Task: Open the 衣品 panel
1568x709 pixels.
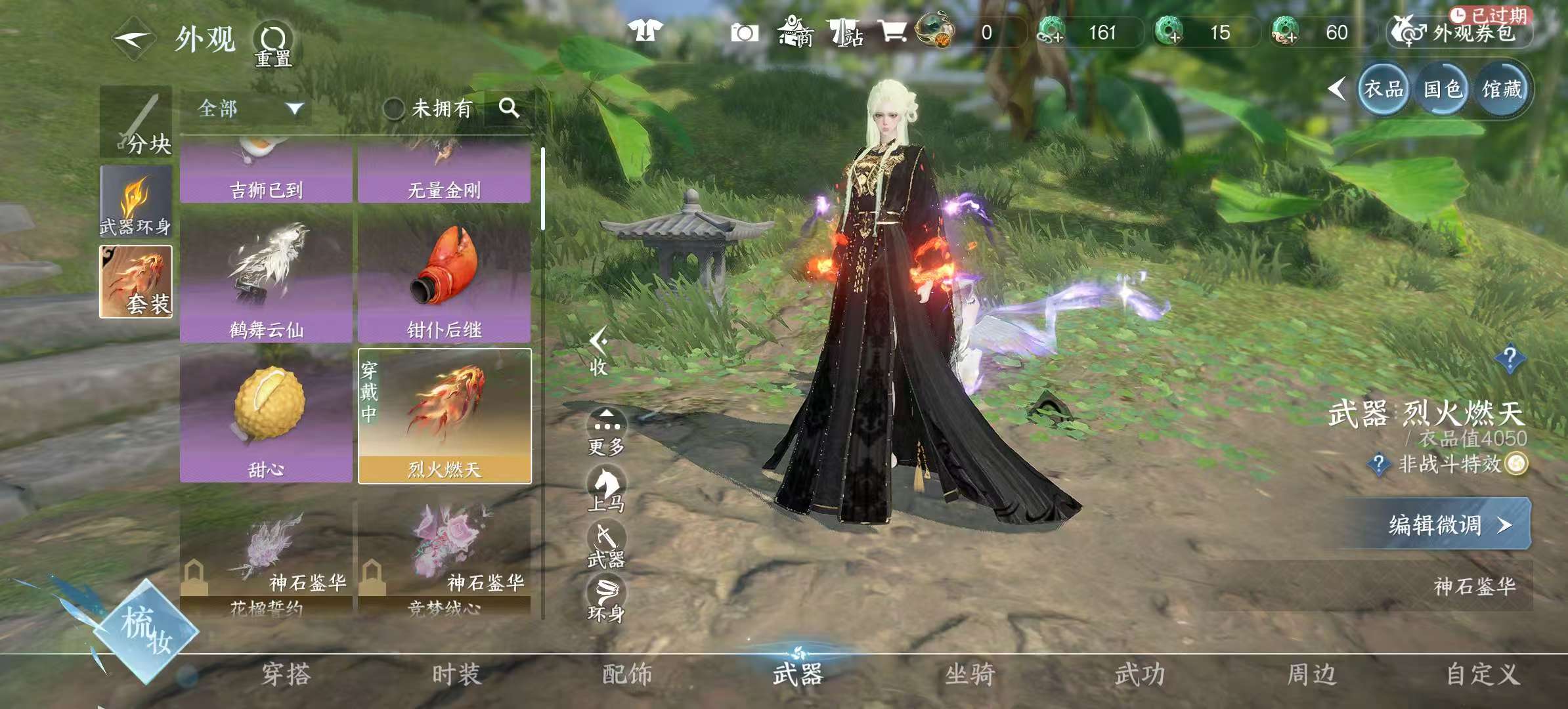Action: pos(1383,89)
